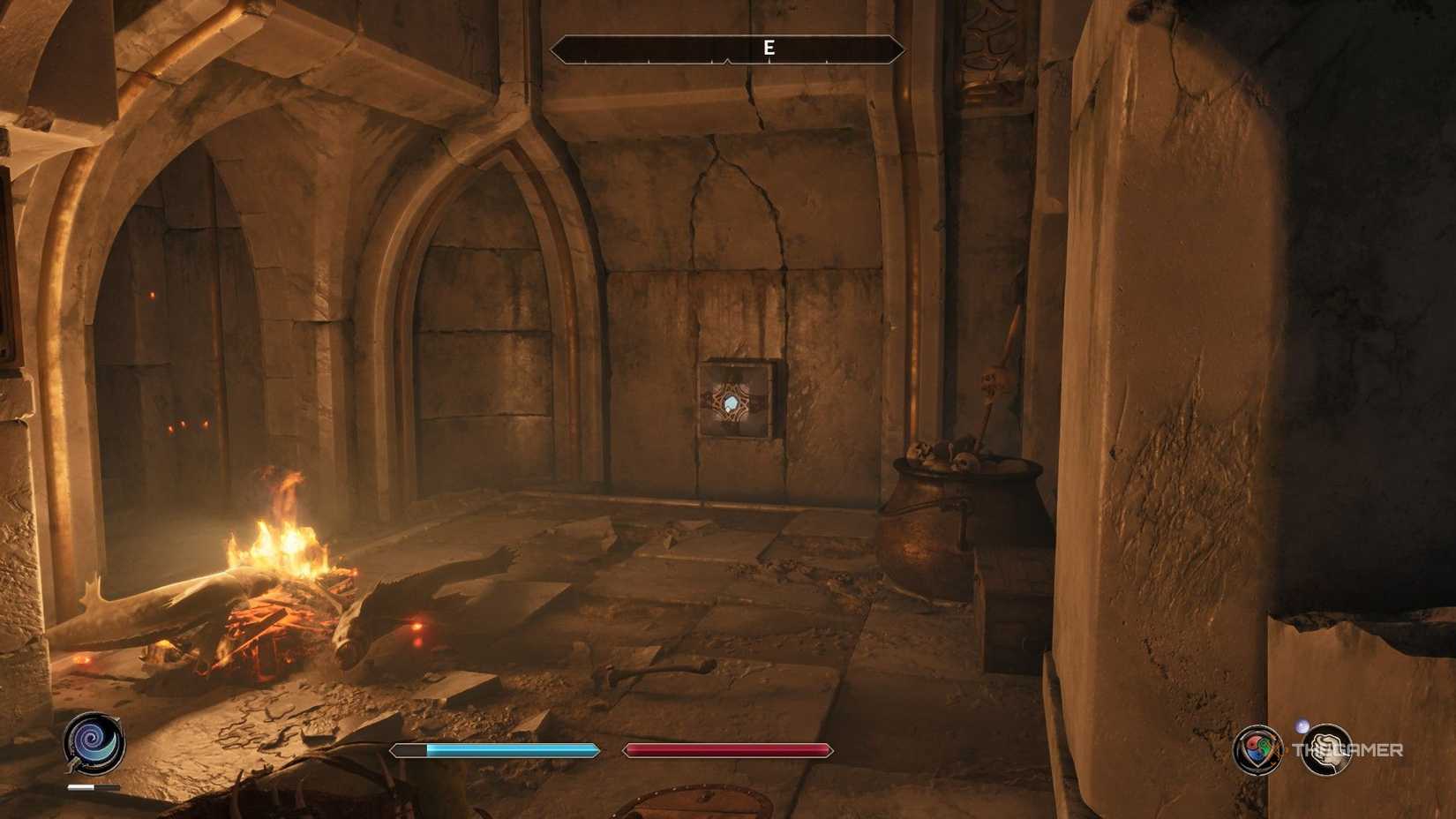Click the charge meter under the spiral icon
Image resolution: width=1456 pixels, height=819 pixels.
coord(94,785)
